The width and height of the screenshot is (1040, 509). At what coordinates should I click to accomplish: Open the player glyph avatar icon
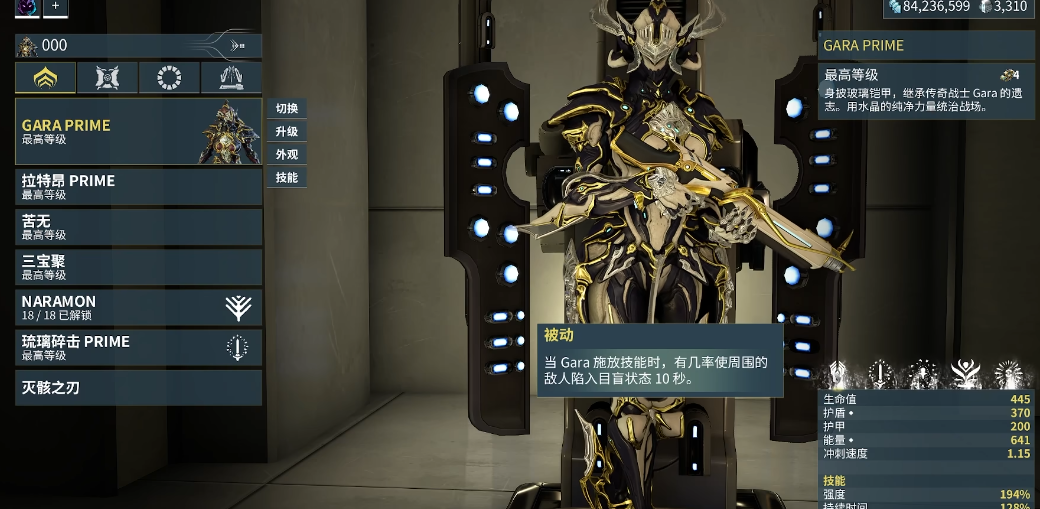point(27,7)
